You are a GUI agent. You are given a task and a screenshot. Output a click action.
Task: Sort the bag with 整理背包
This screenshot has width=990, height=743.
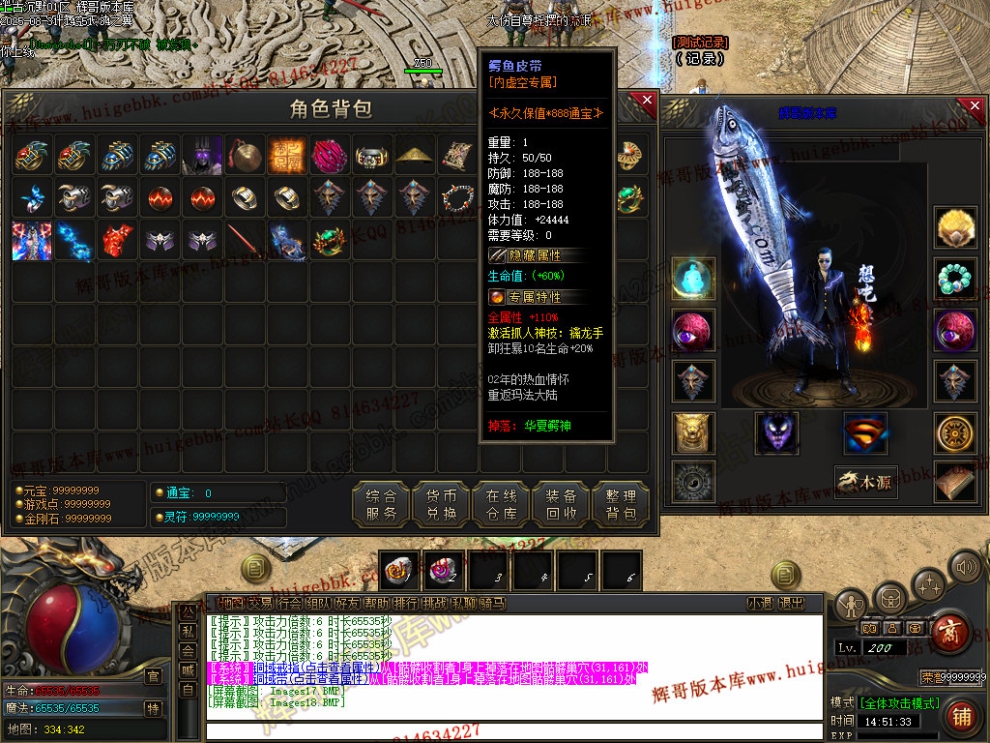pos(621,505)
